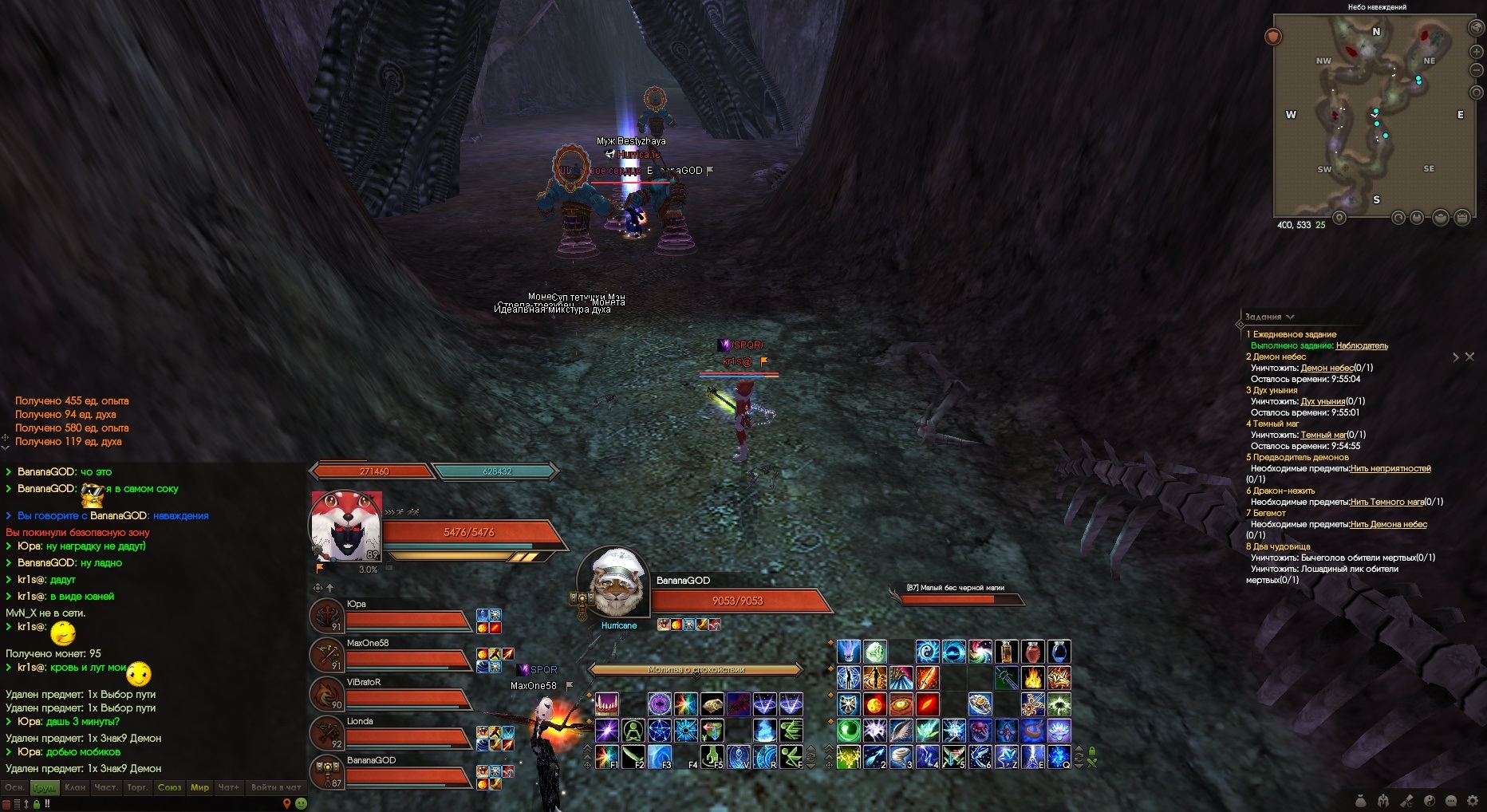The height and width of the screenshot is (812, 1487).
Task: Open the Мир chat tab
Action: click(x=199, y=787)
